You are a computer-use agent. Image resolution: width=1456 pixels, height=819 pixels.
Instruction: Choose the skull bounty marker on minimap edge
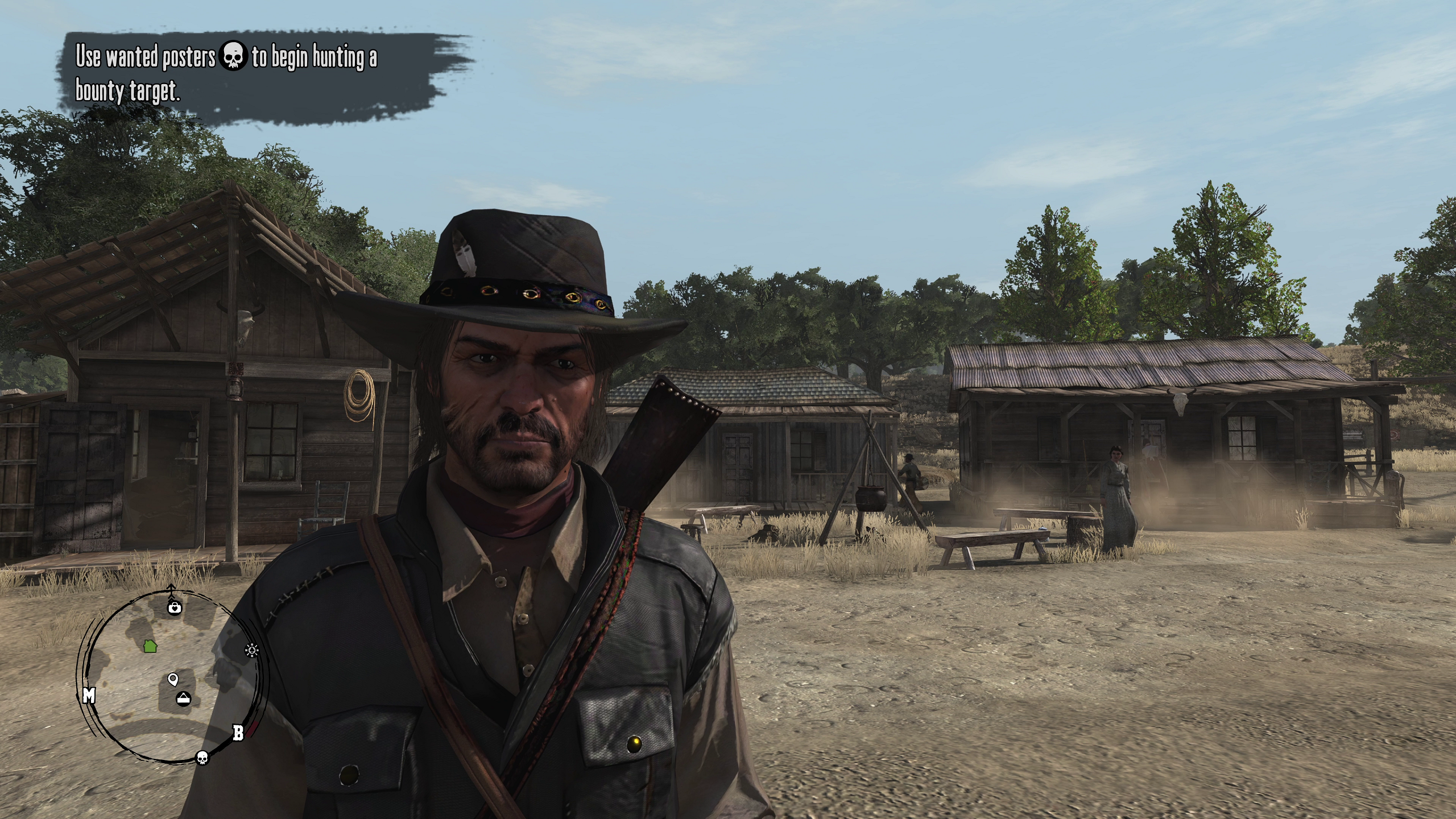pyautogui.click(x=202, y=758)
